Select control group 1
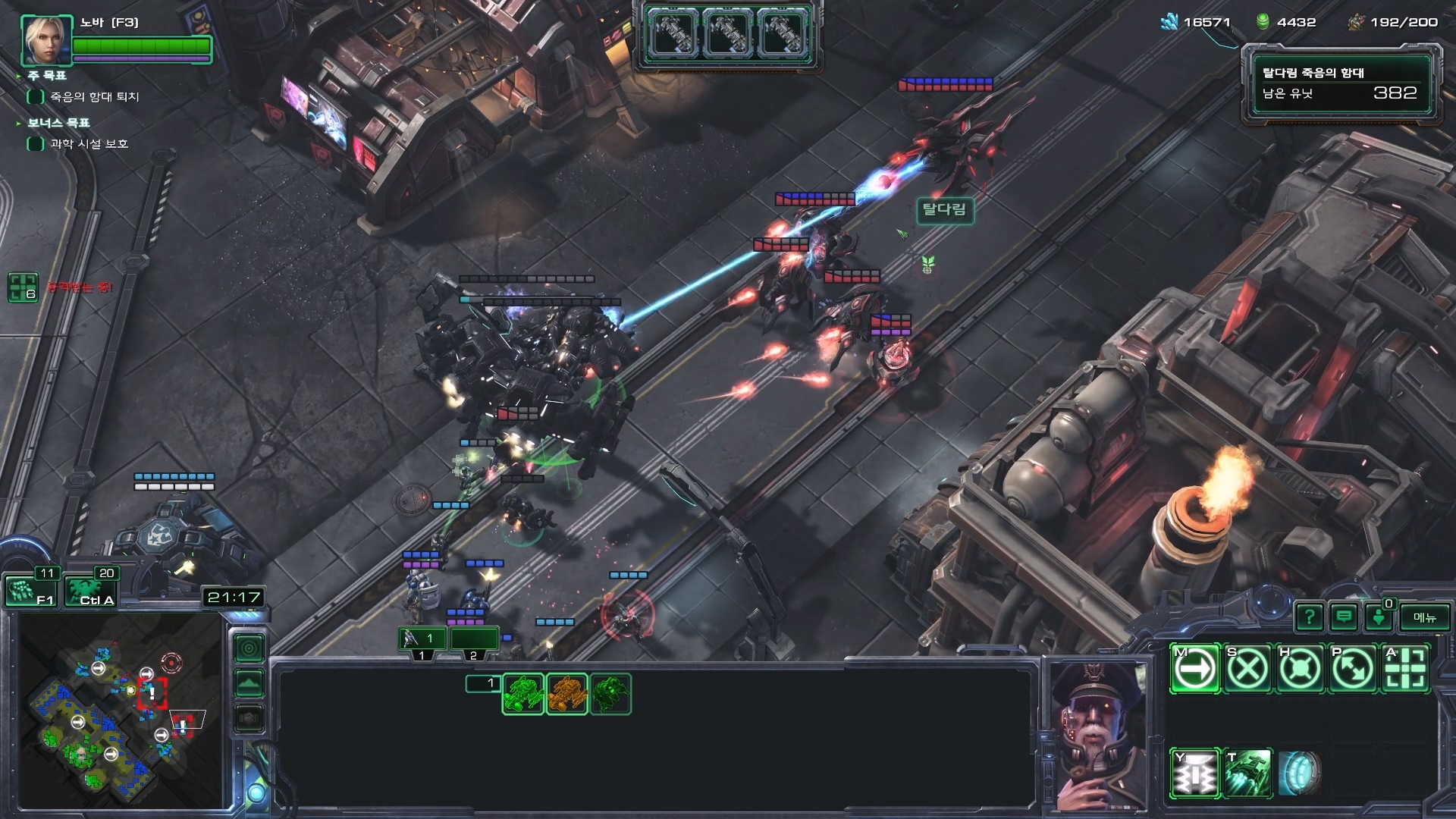Viewport: 1456px width, 819px height. 422,641
